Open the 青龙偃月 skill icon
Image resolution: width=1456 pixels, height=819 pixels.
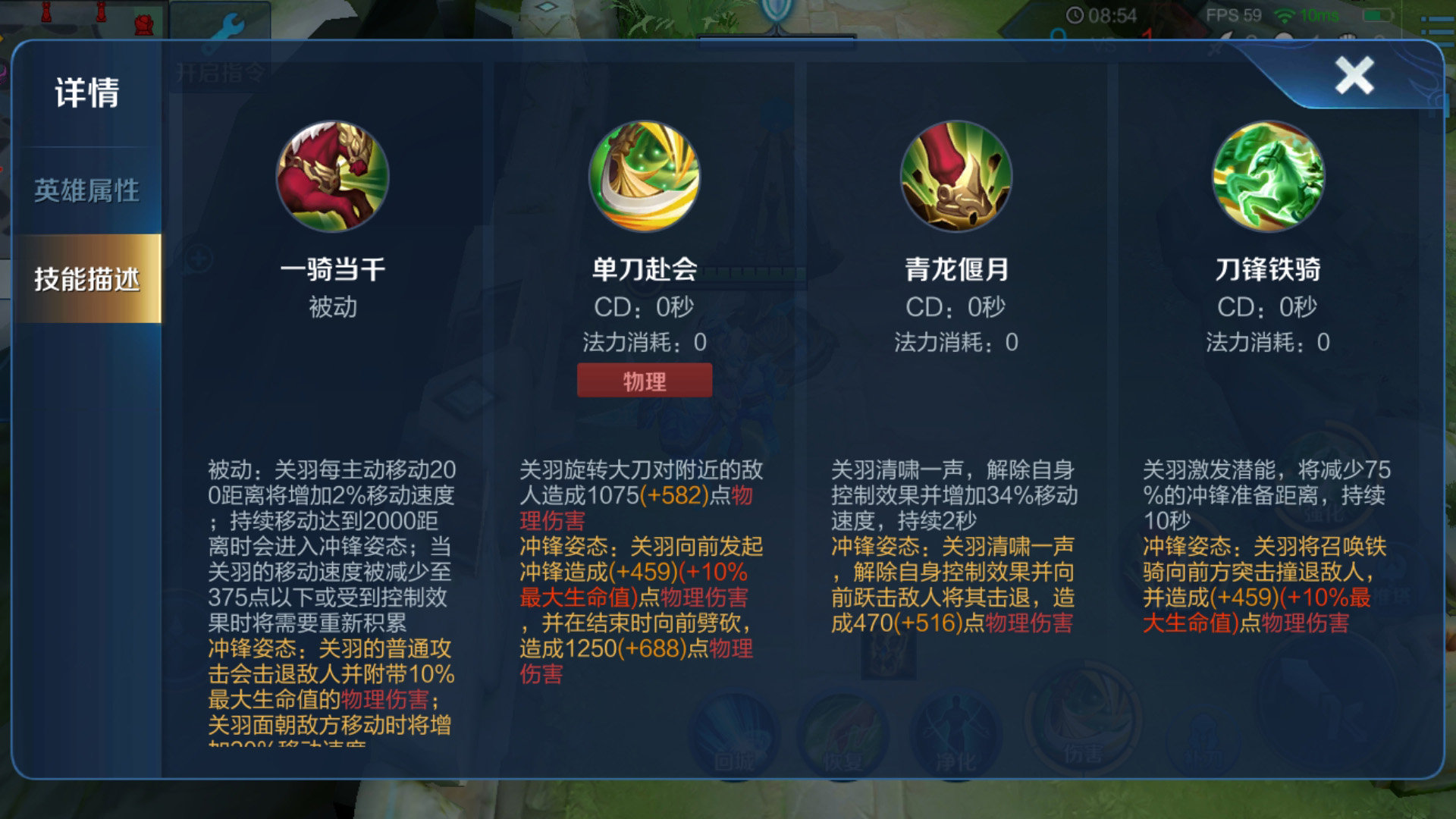957,176
